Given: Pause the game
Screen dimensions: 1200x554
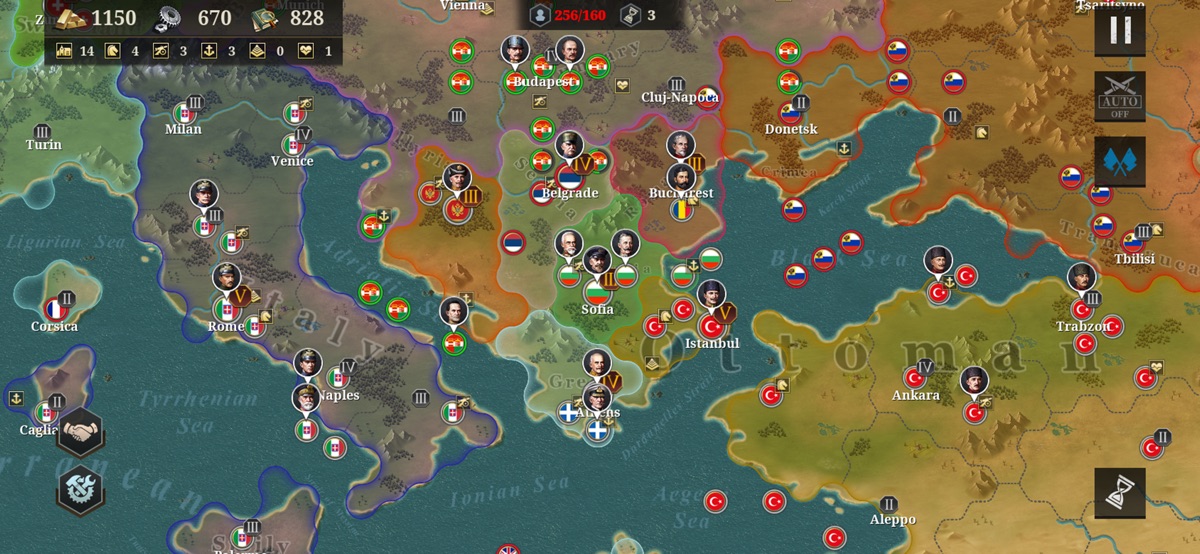Looking at the screenshot, I should (x=1120, y=30).
